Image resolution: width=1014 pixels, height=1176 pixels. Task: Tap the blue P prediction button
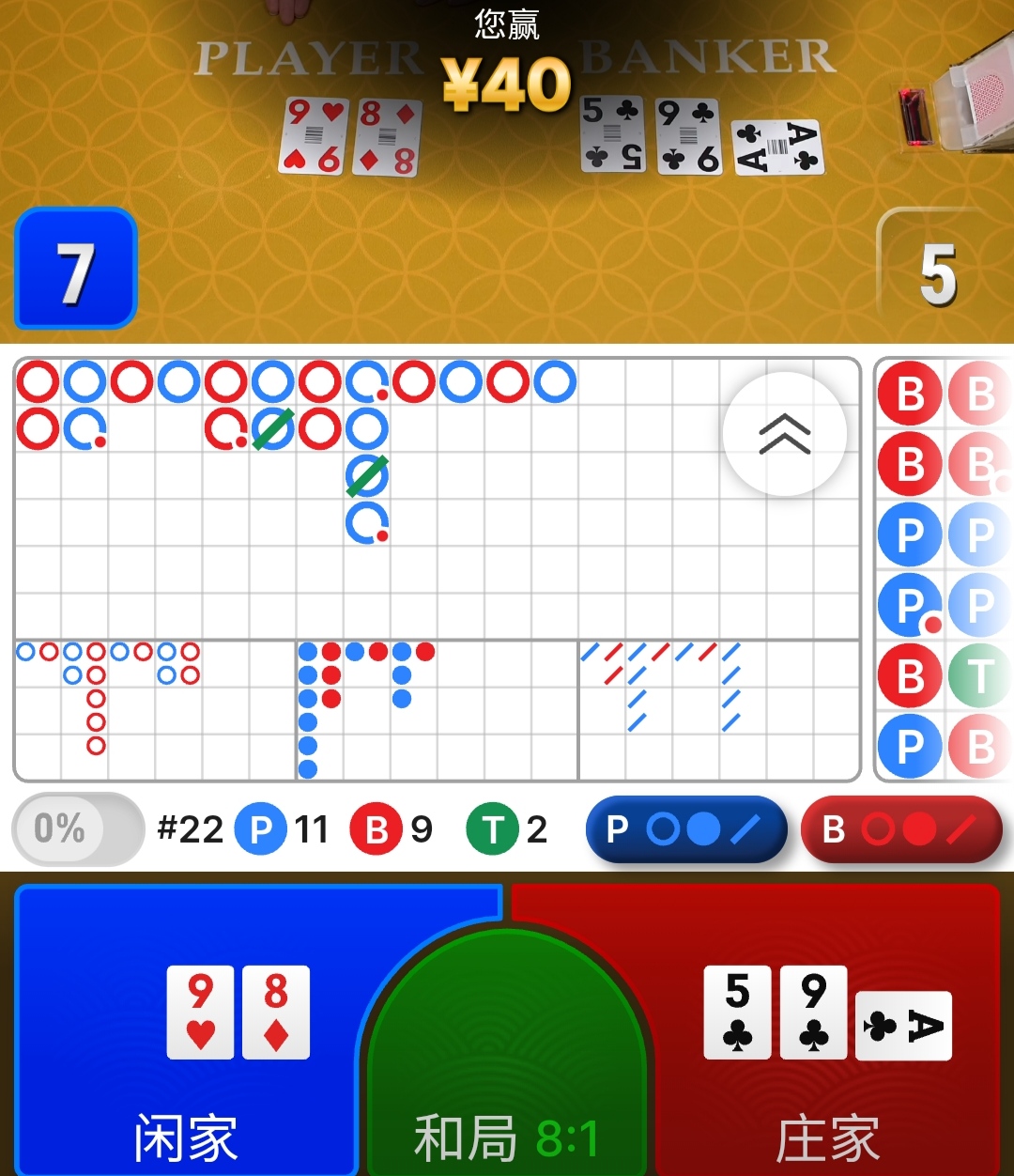coord(685,829)
